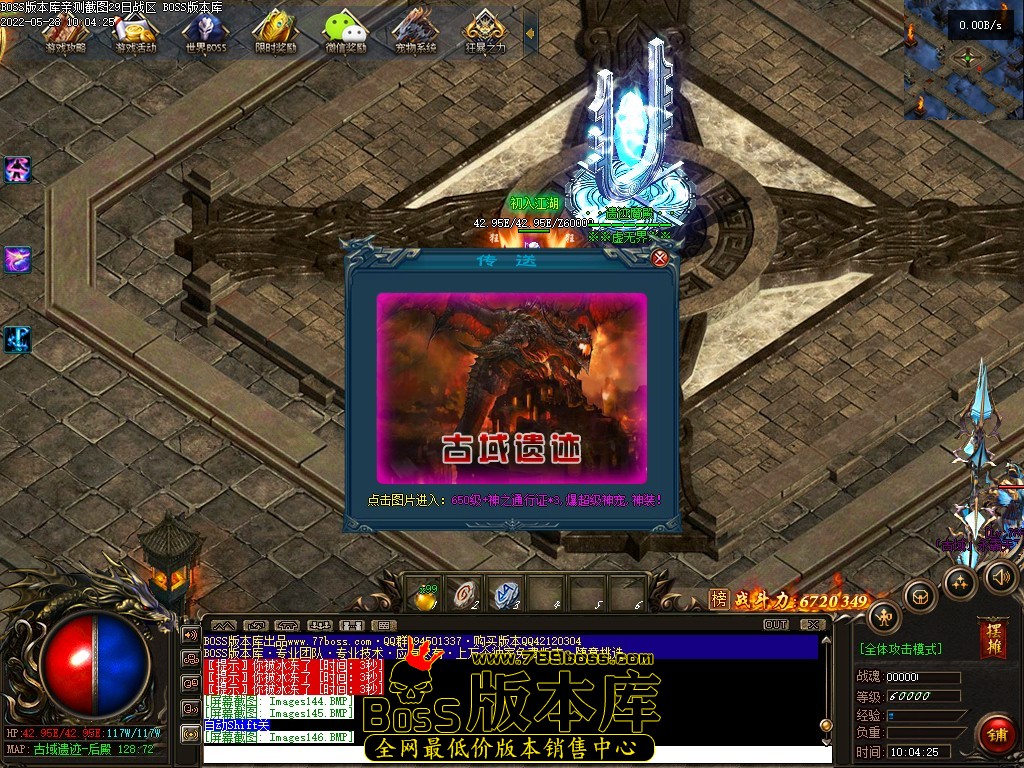Open the 游戏活动 events menu

coord(135,32)
